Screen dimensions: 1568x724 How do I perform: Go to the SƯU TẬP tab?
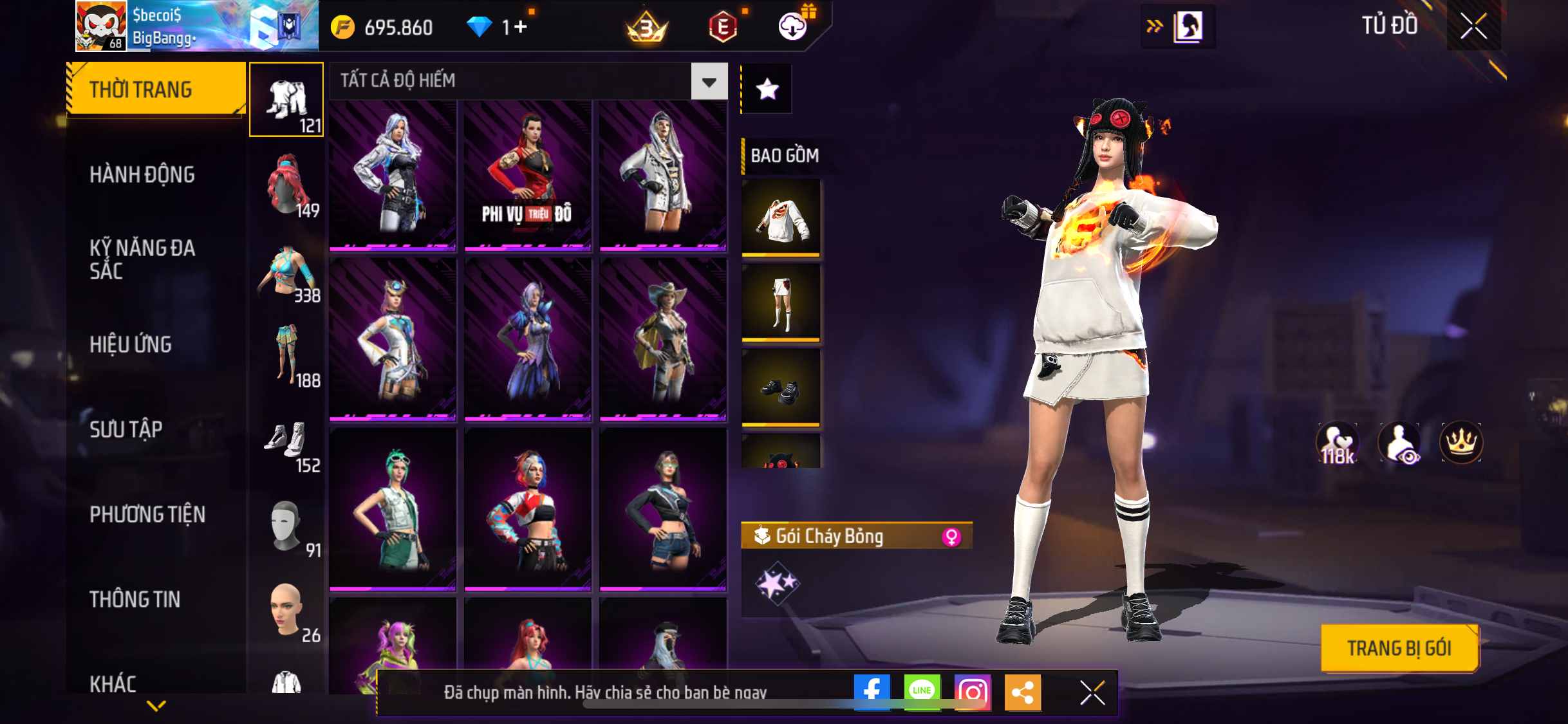[126, 429]
